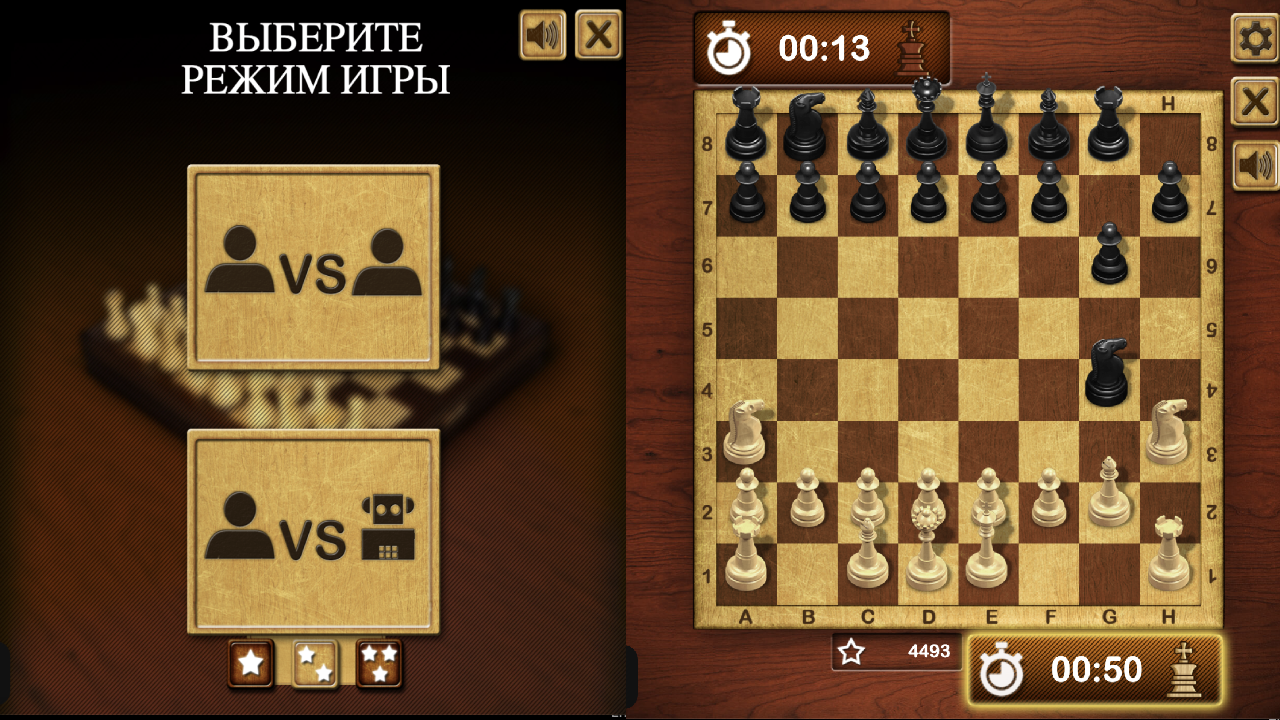Select the two-star medium difficulty

click(315, 663)
